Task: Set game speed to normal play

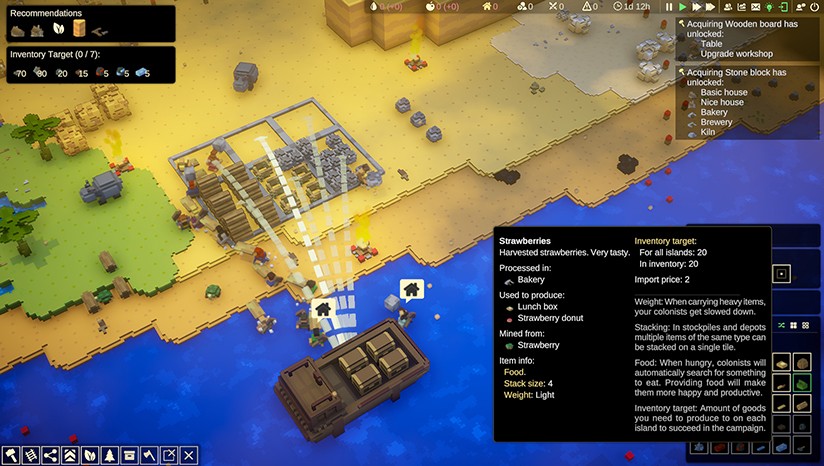Action: click(x=684, y=7)
